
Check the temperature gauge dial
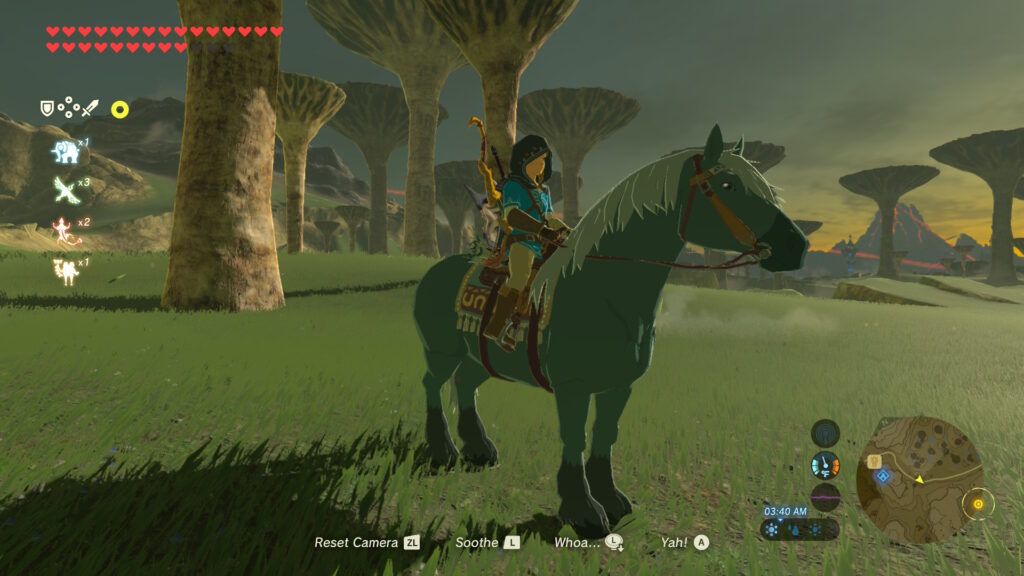pyautogui.click(x=825, y=465)
